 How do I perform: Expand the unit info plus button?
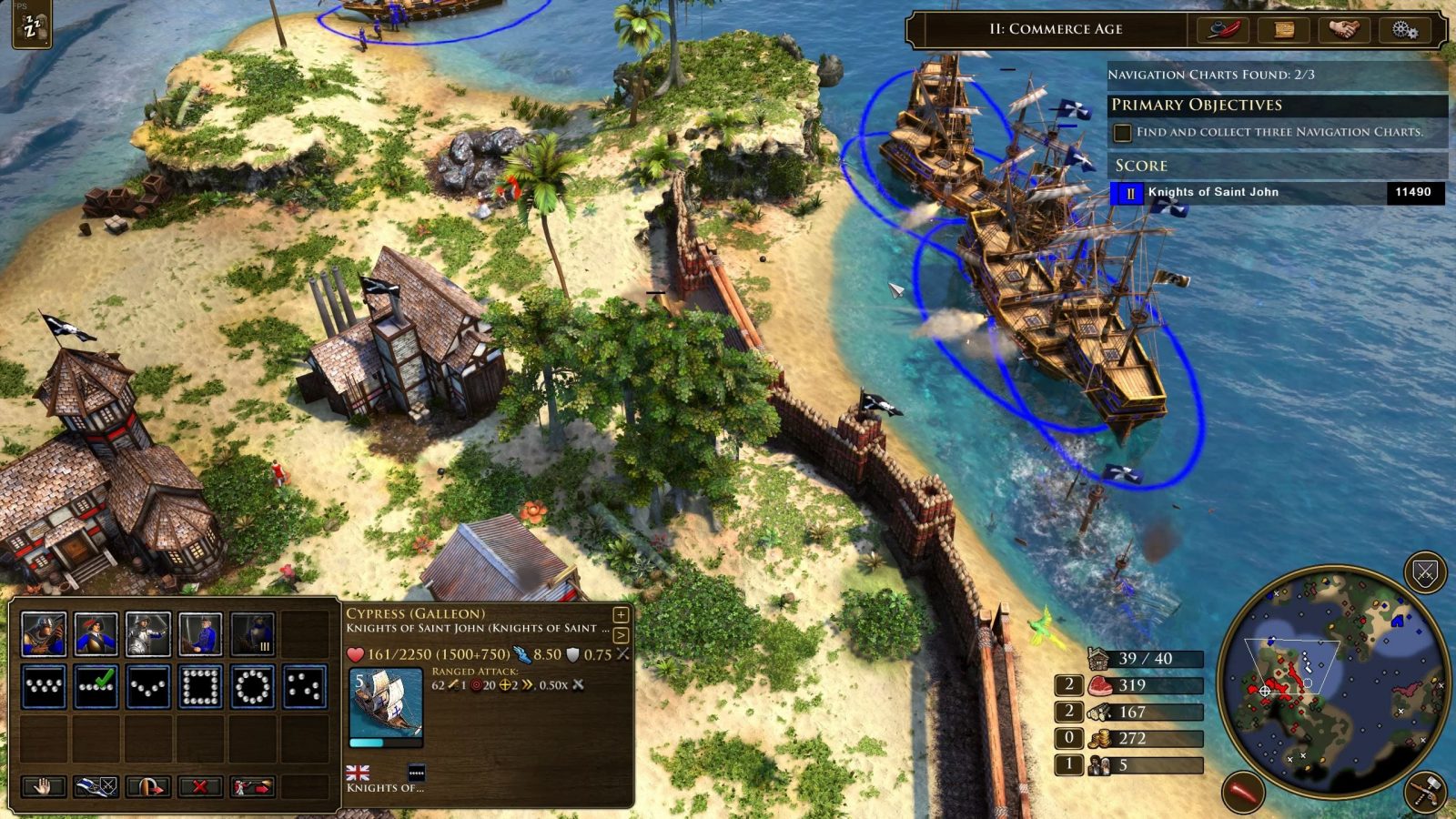coord(621,615)
